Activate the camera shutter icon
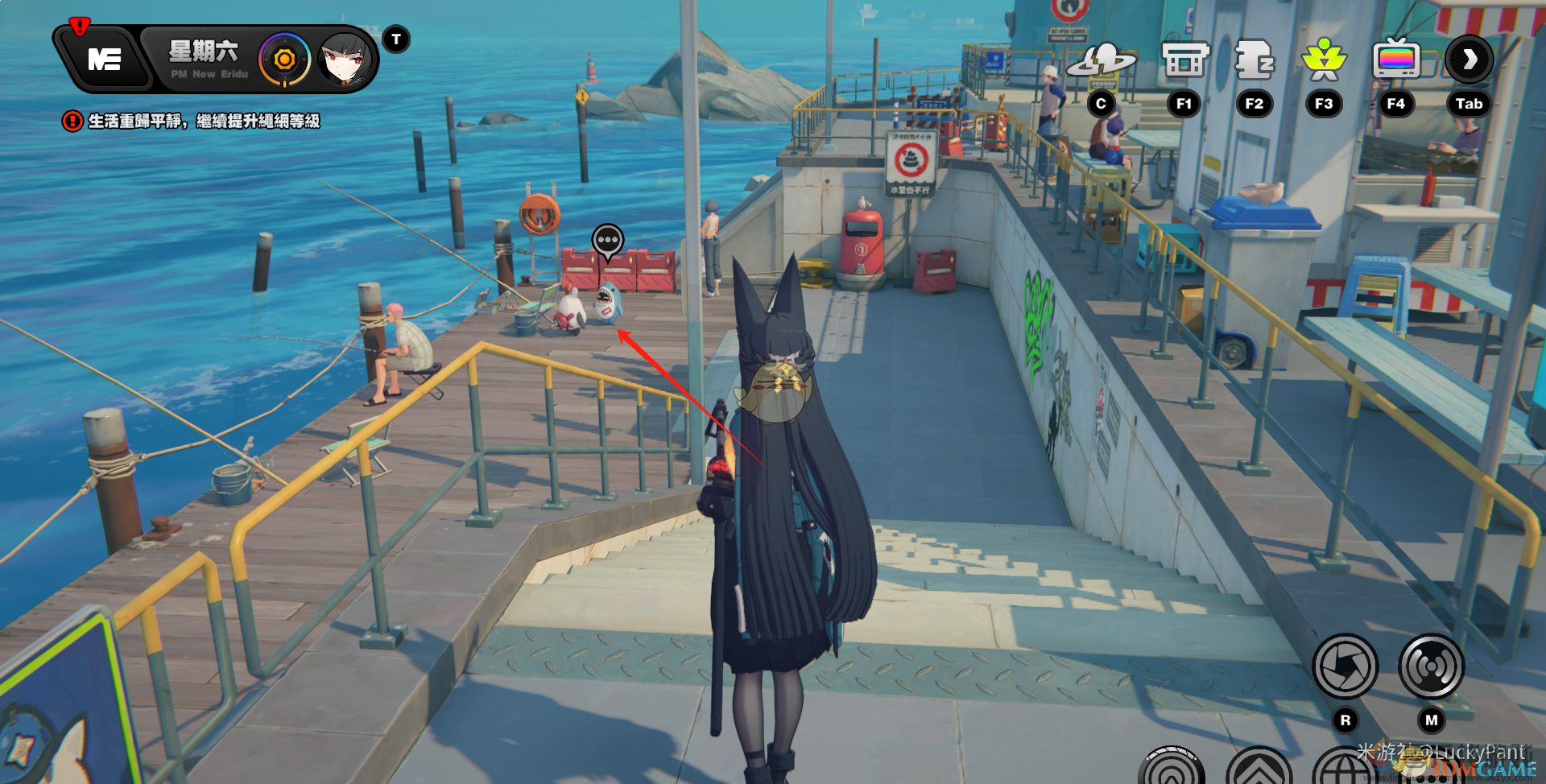1546x784 pixels. point(1345,666)
